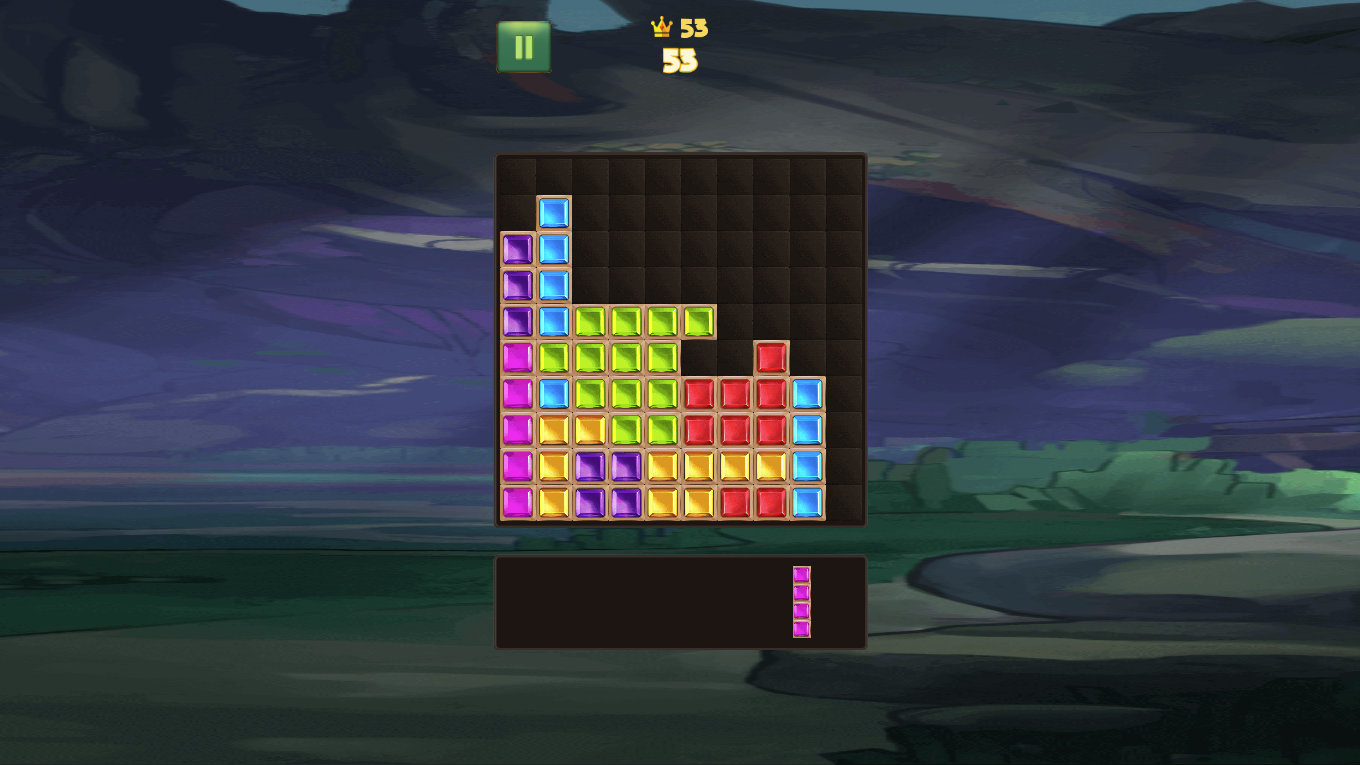
Task: Click the rightmost green gem in the fourth row
Action: [698, 320]
